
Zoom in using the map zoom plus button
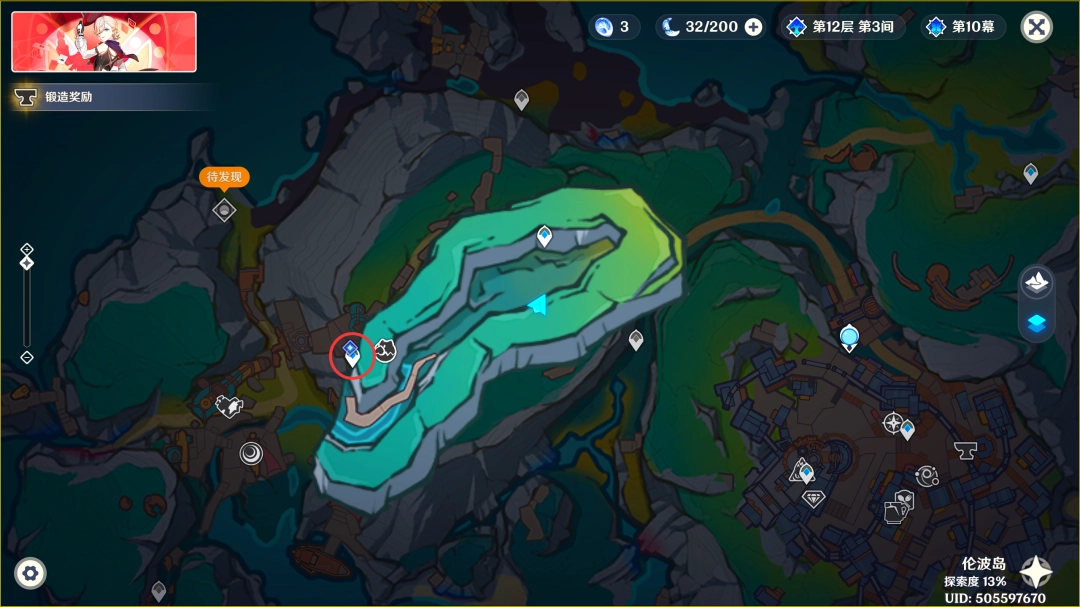click(27, 249)
